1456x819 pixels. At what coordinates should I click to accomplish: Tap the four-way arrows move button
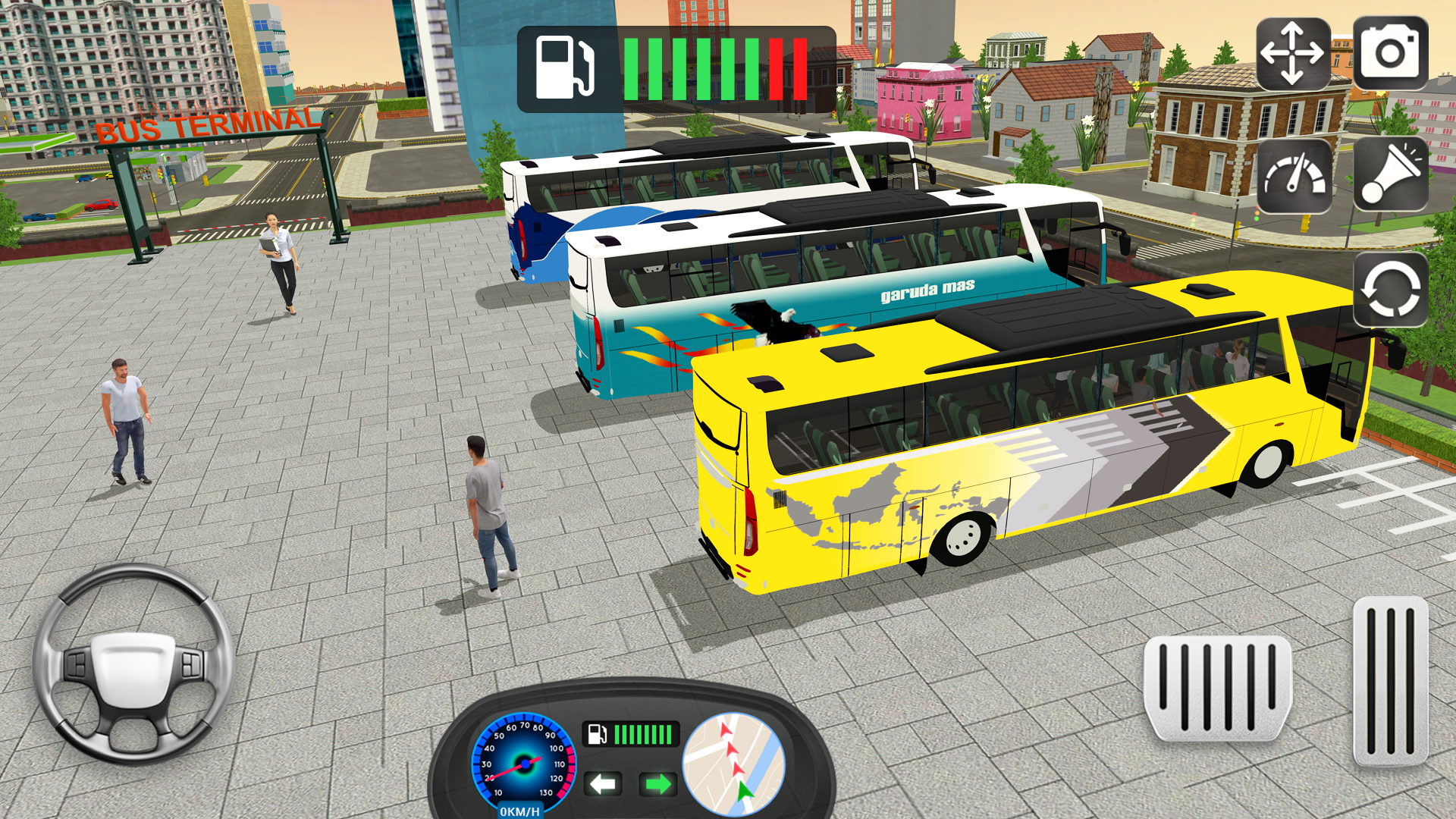[x=1292, y=55]
